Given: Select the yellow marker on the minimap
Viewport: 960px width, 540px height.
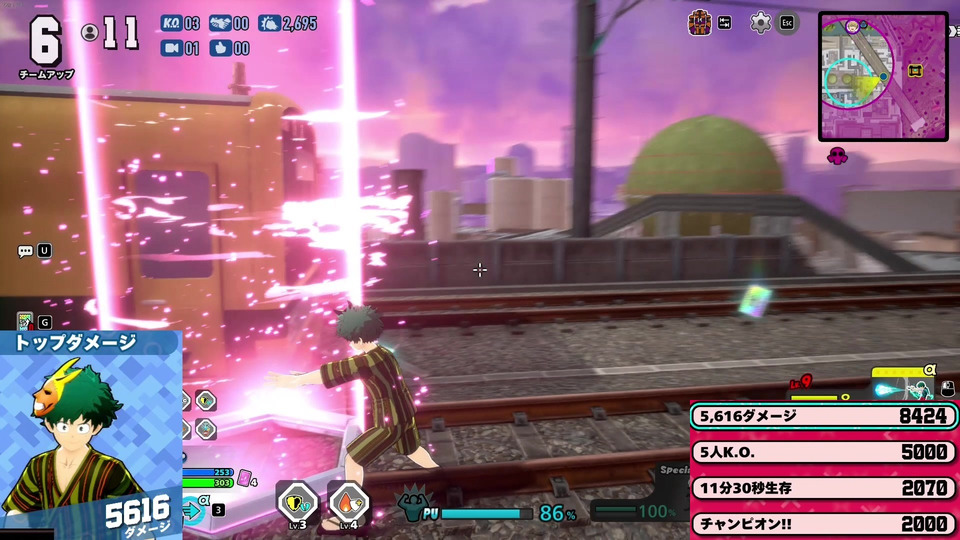Looking at the screenshot, I should 914,71.
